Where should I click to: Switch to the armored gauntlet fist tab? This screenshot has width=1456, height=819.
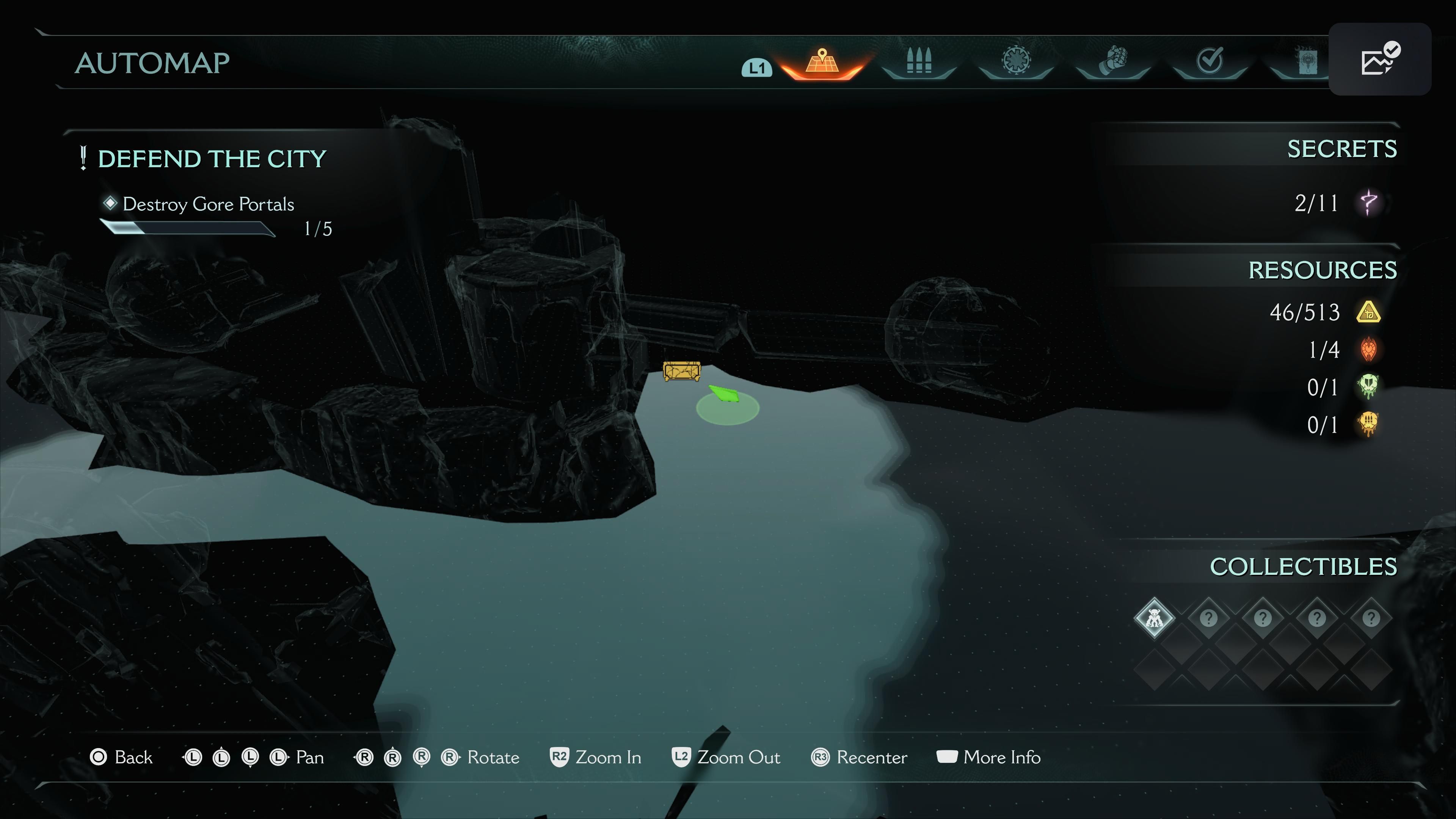pyautogui.click(x=1112, y=61)
